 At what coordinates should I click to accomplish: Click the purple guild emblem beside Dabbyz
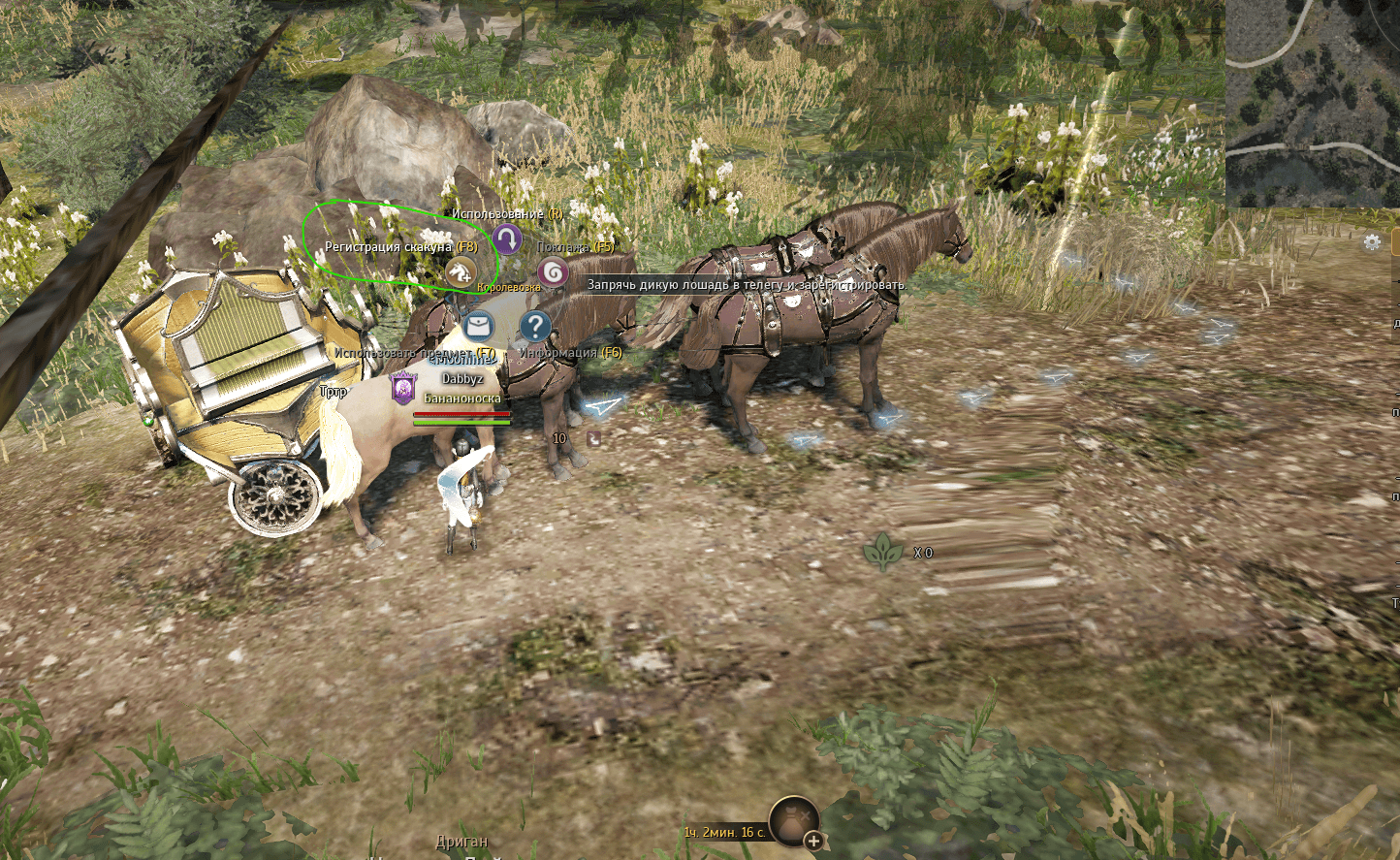402,387
